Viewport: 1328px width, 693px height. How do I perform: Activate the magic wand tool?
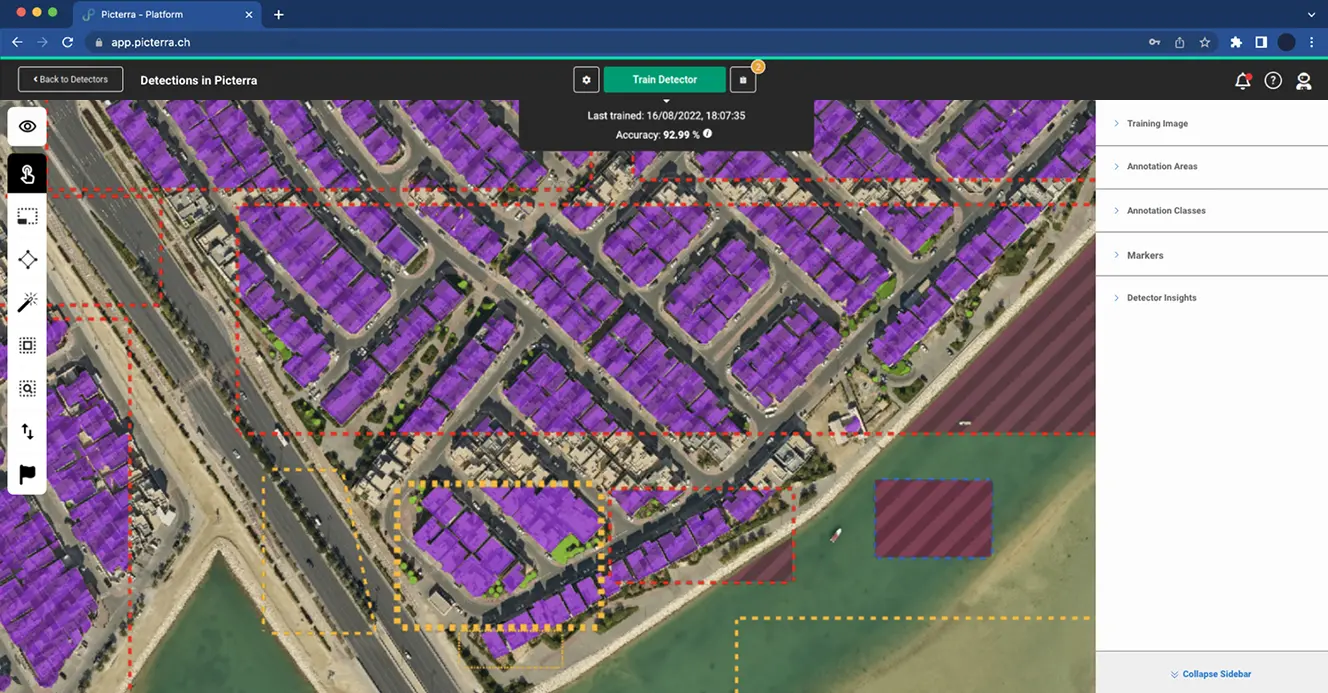click(x=27, y=302)
